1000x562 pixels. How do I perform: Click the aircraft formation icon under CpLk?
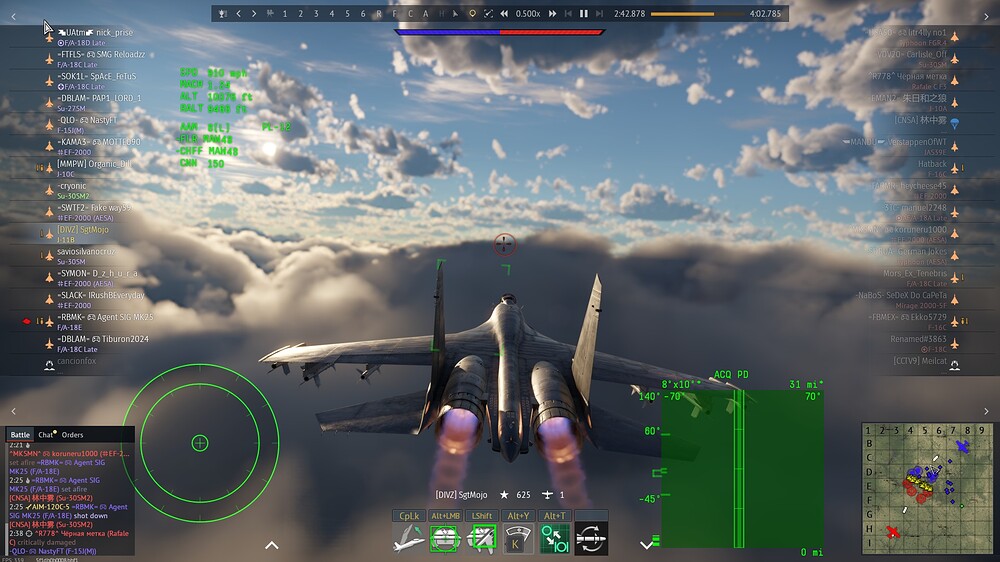coord(408,538)
